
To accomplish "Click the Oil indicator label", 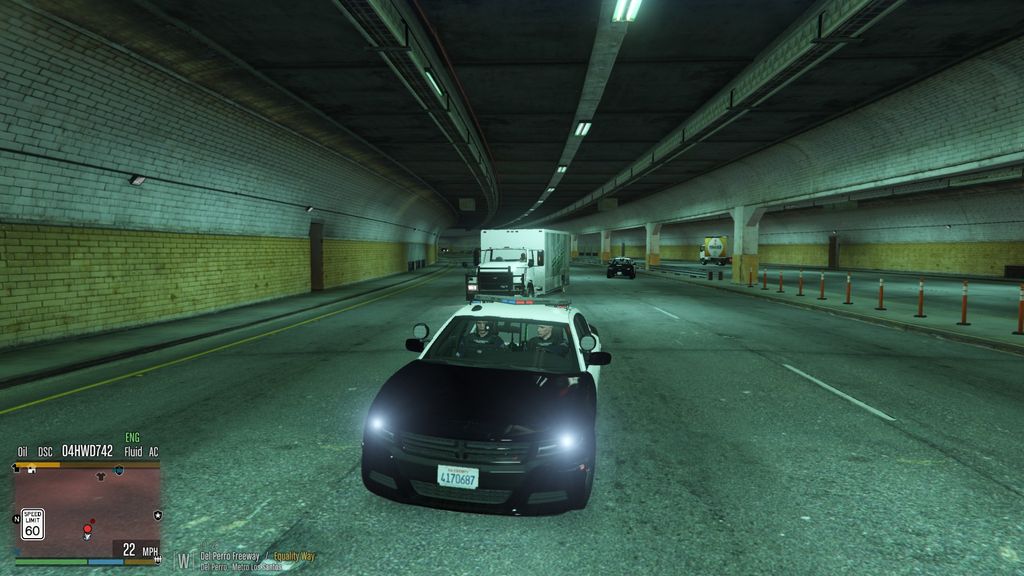I will coord(23,452).
